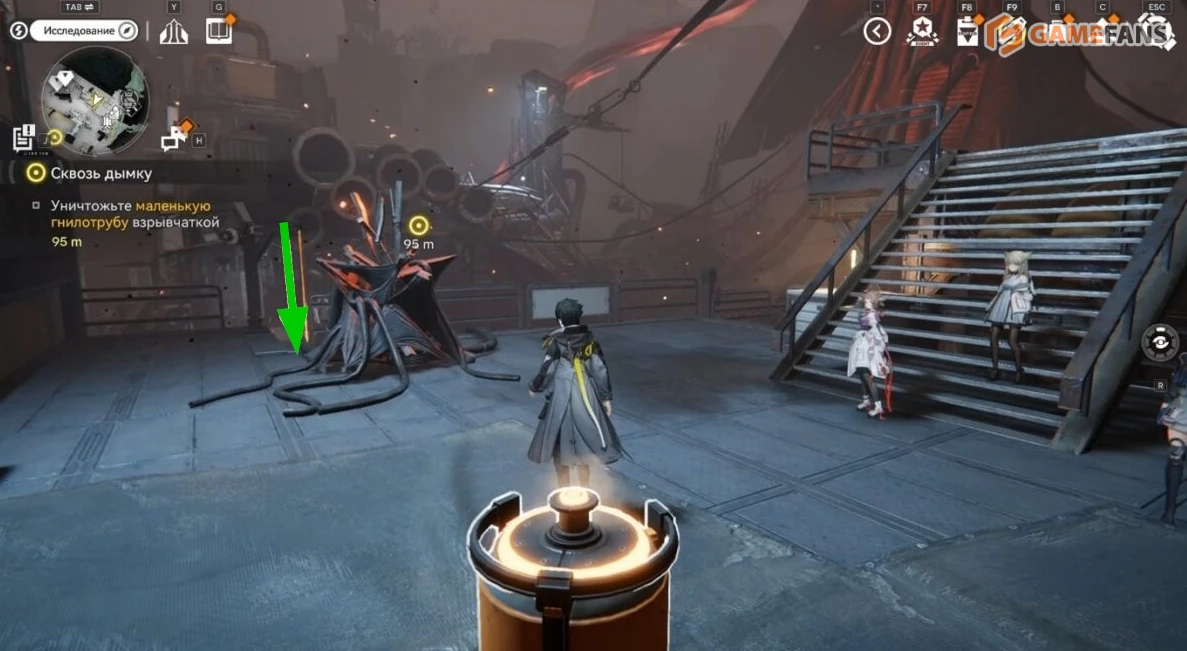Open the mission log document icon
The image size is (1187, 651).
pyautogui.click(x=24, y=138)
